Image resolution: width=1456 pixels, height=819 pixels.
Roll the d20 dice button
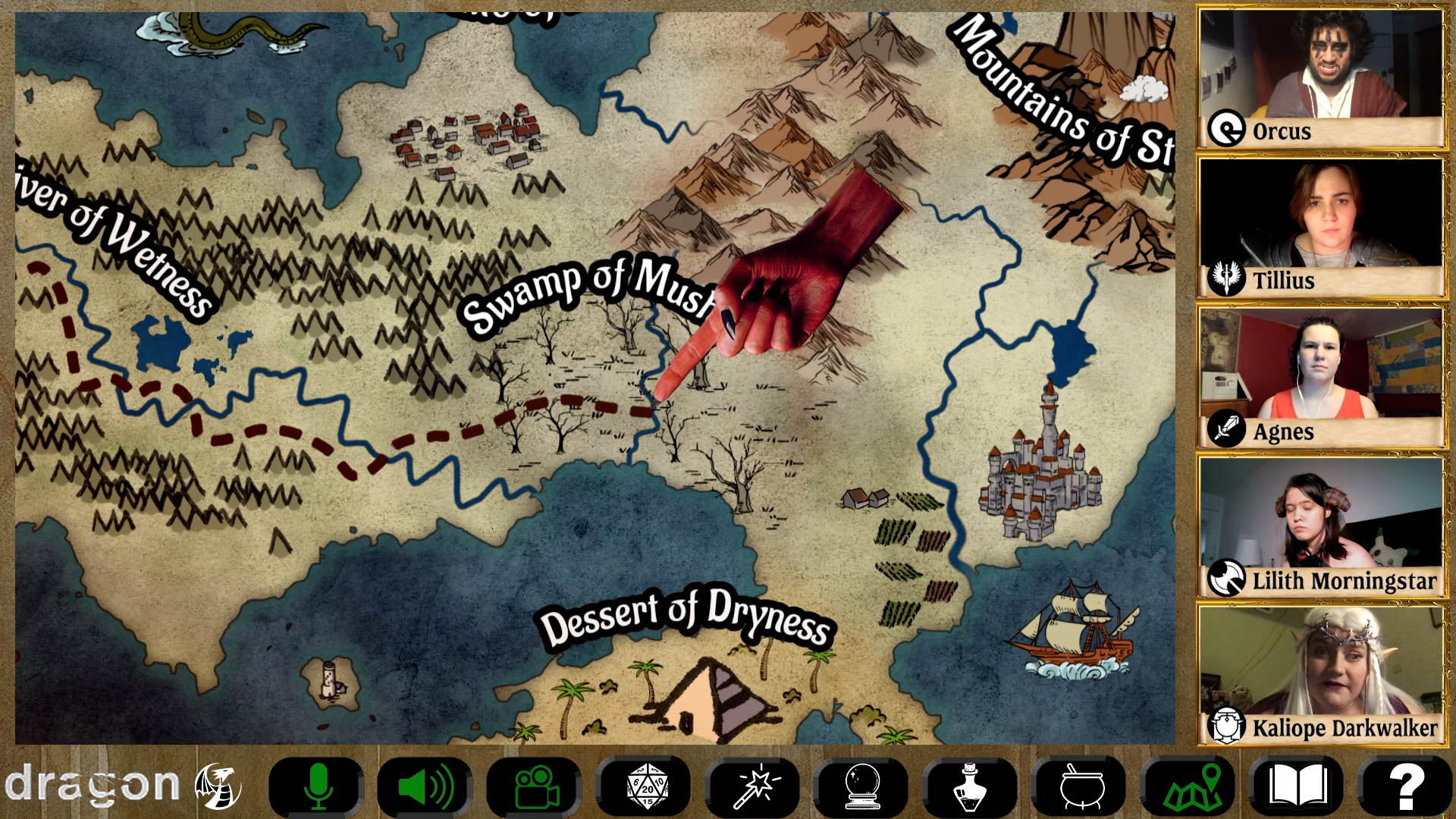click(645, 786)
